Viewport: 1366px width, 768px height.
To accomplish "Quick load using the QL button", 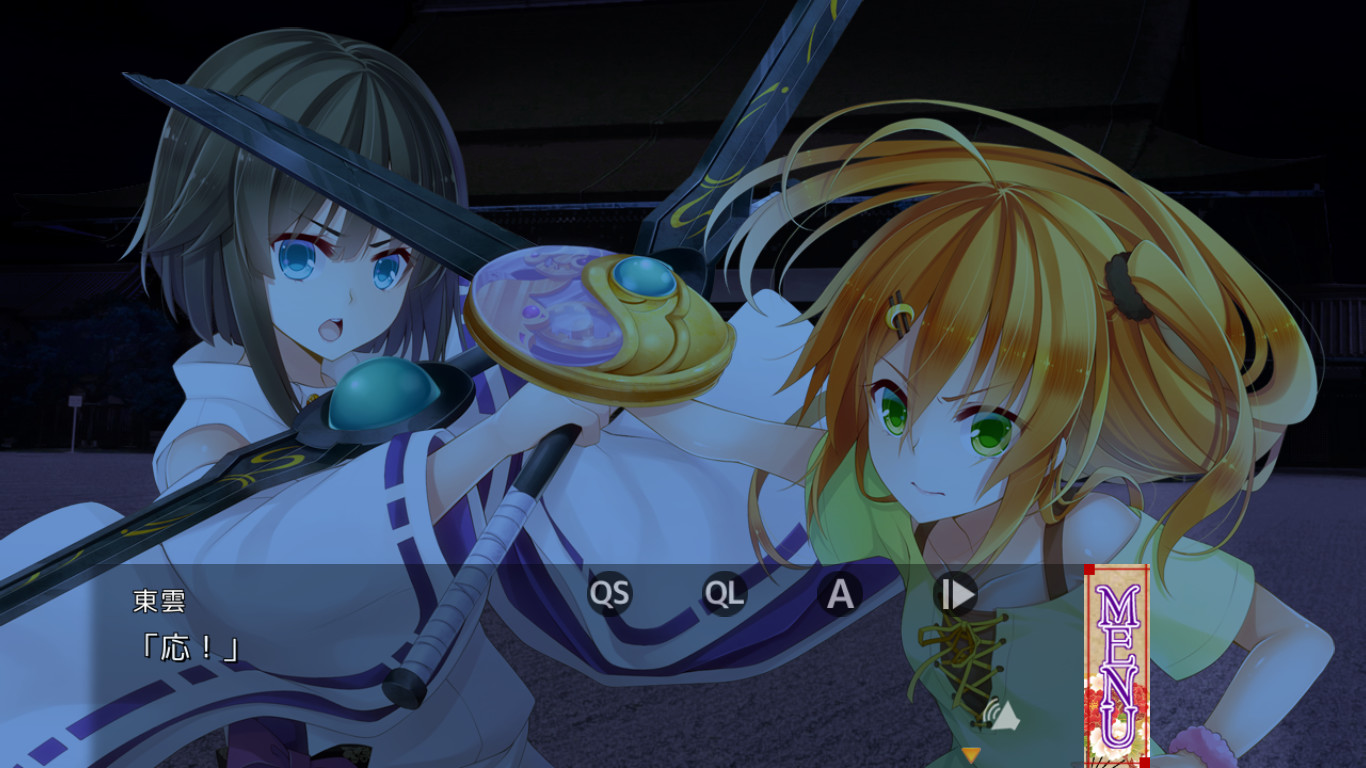I will (x=724, y=594).
